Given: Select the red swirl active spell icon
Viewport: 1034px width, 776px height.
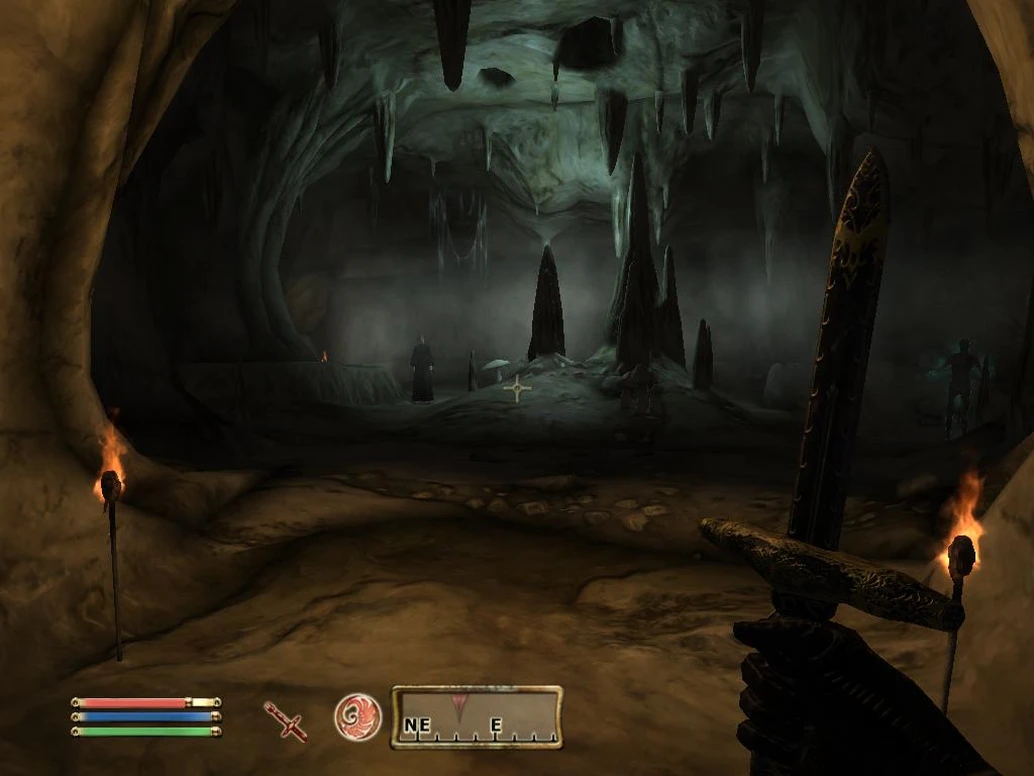Looking at the screenshot, I should [x=358, y=717].
